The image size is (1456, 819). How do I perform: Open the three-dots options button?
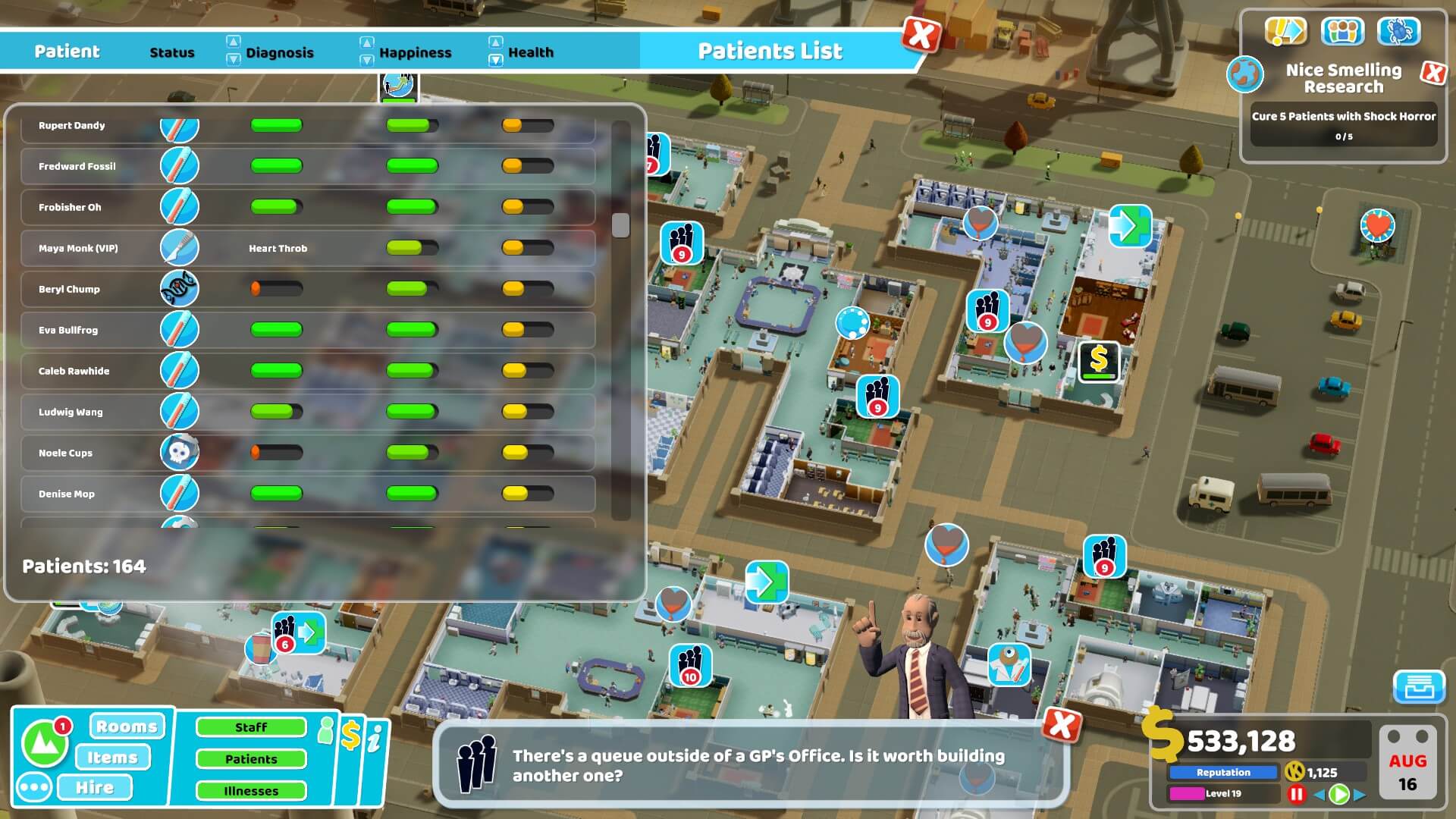(35, 787)
